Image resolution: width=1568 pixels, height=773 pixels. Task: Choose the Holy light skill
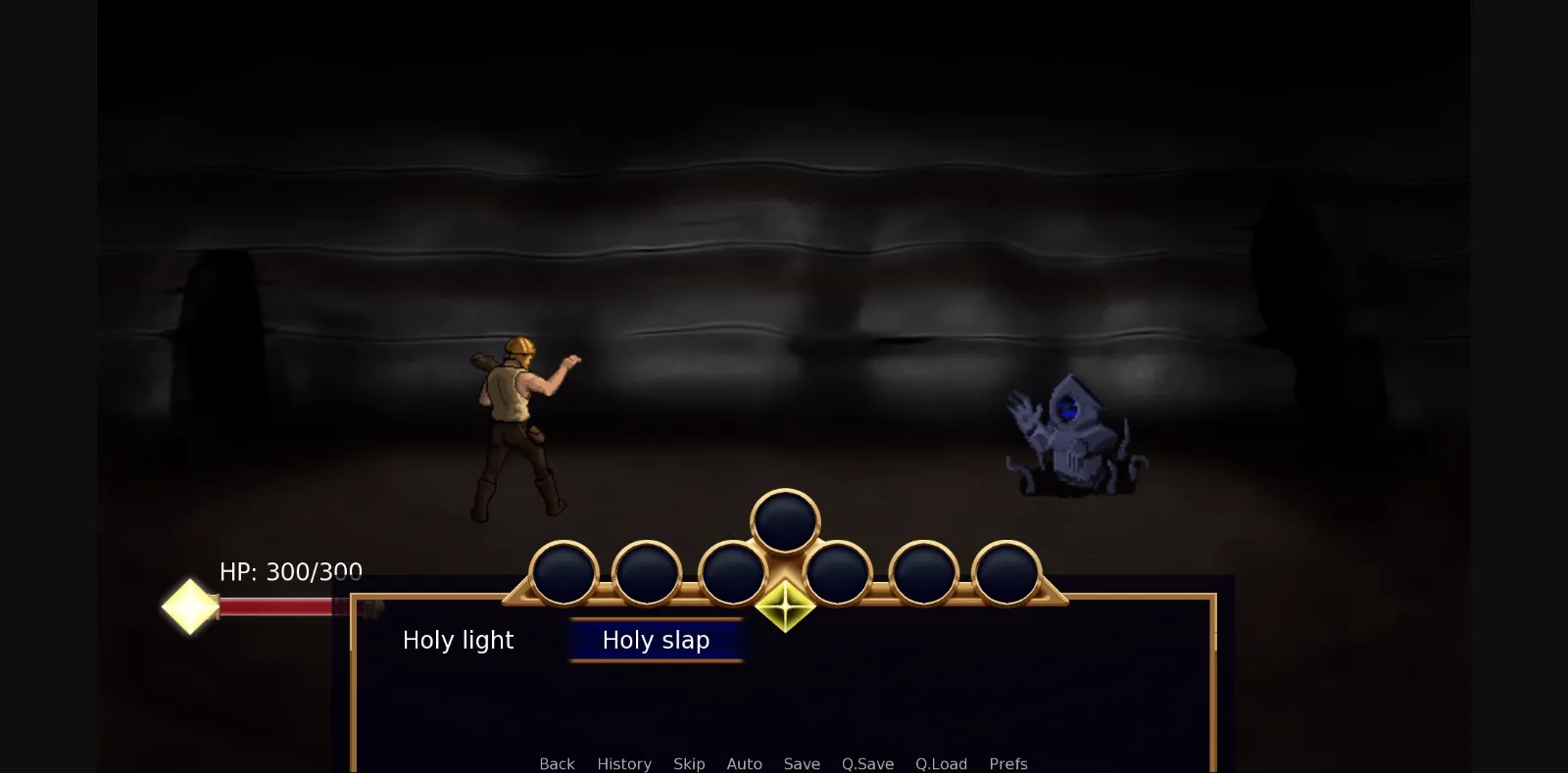pos(457,640)
